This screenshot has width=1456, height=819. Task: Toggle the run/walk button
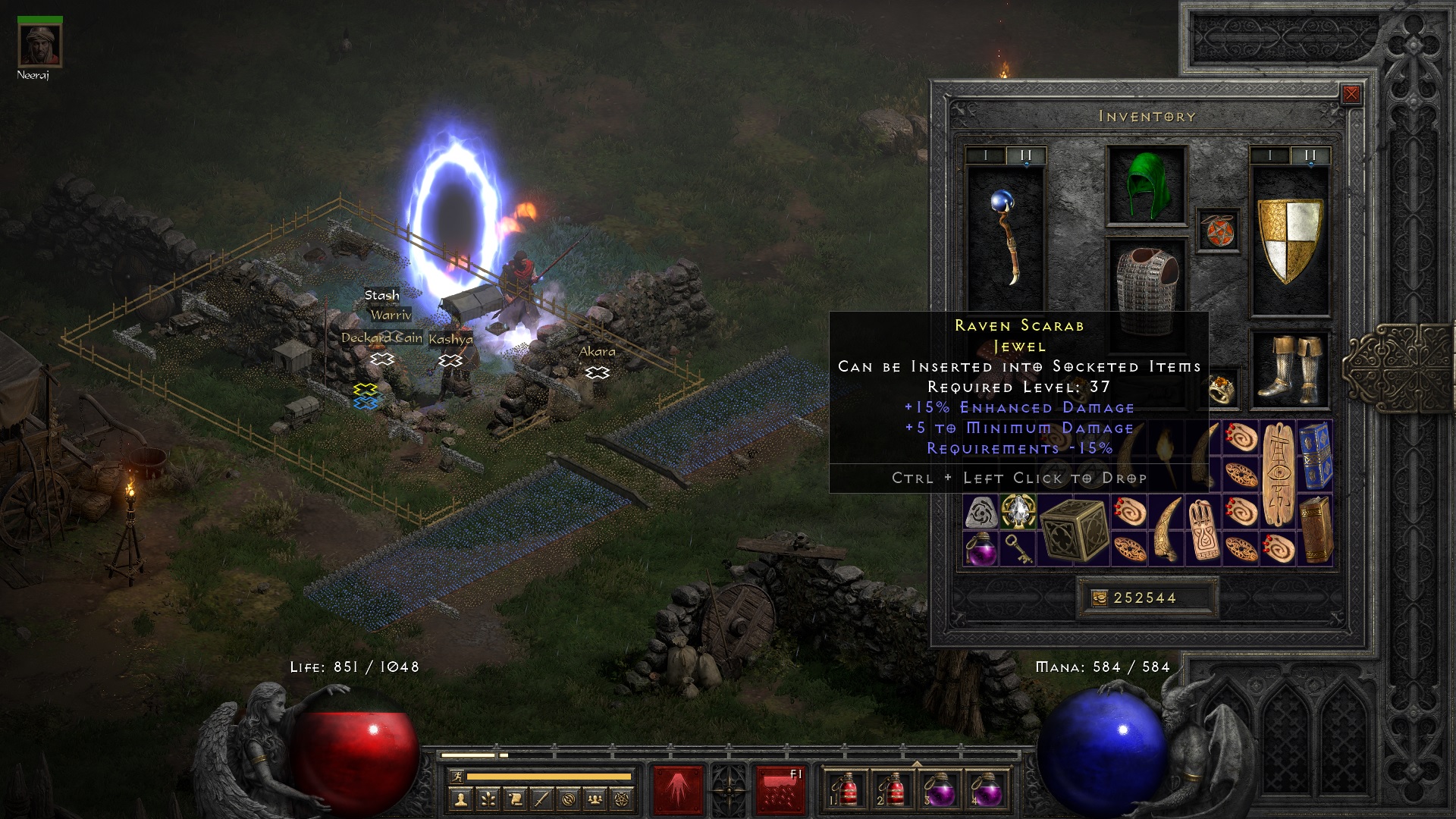pos(455,776)
